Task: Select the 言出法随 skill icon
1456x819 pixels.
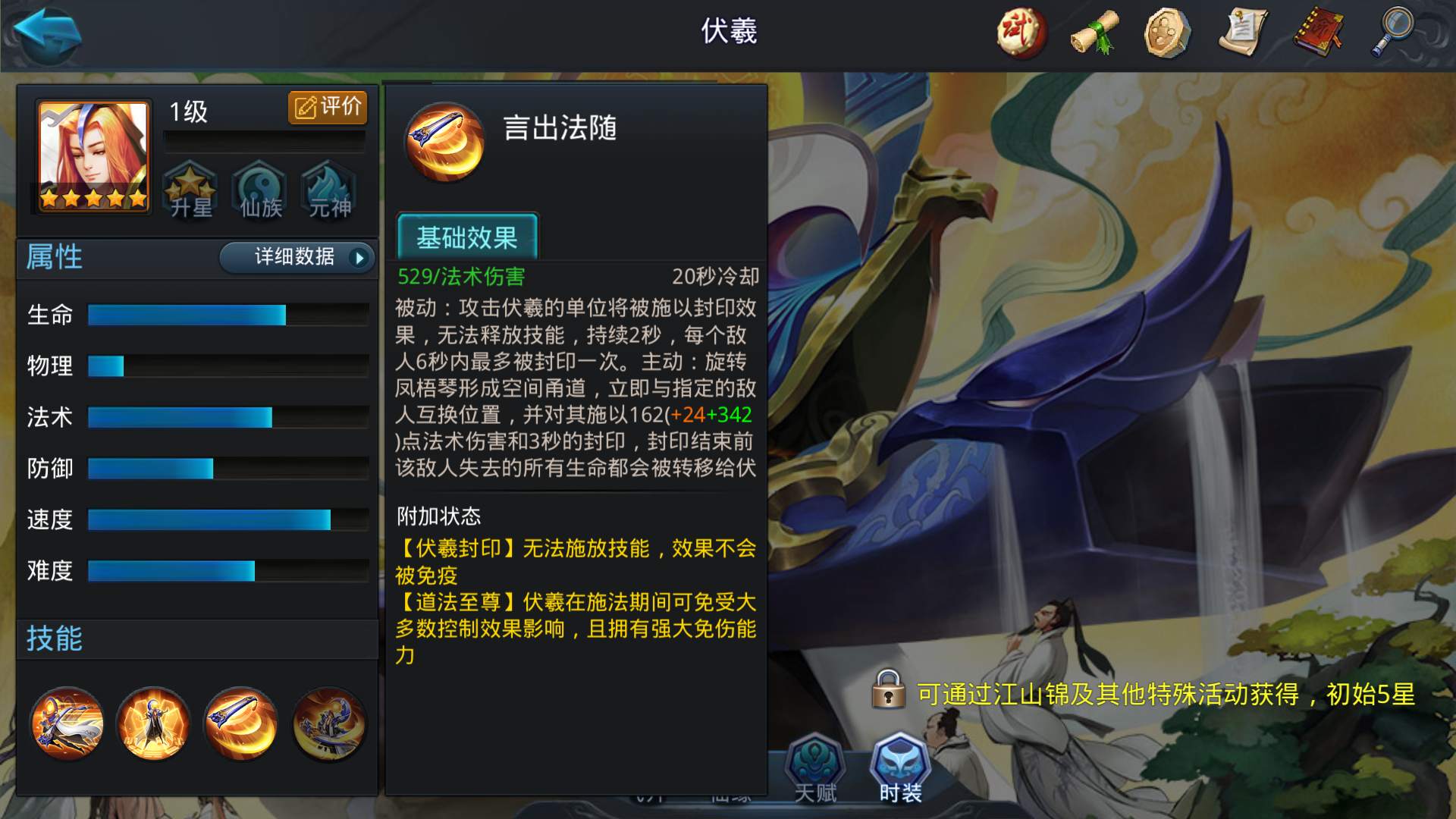Action: [x=444, y=143]
